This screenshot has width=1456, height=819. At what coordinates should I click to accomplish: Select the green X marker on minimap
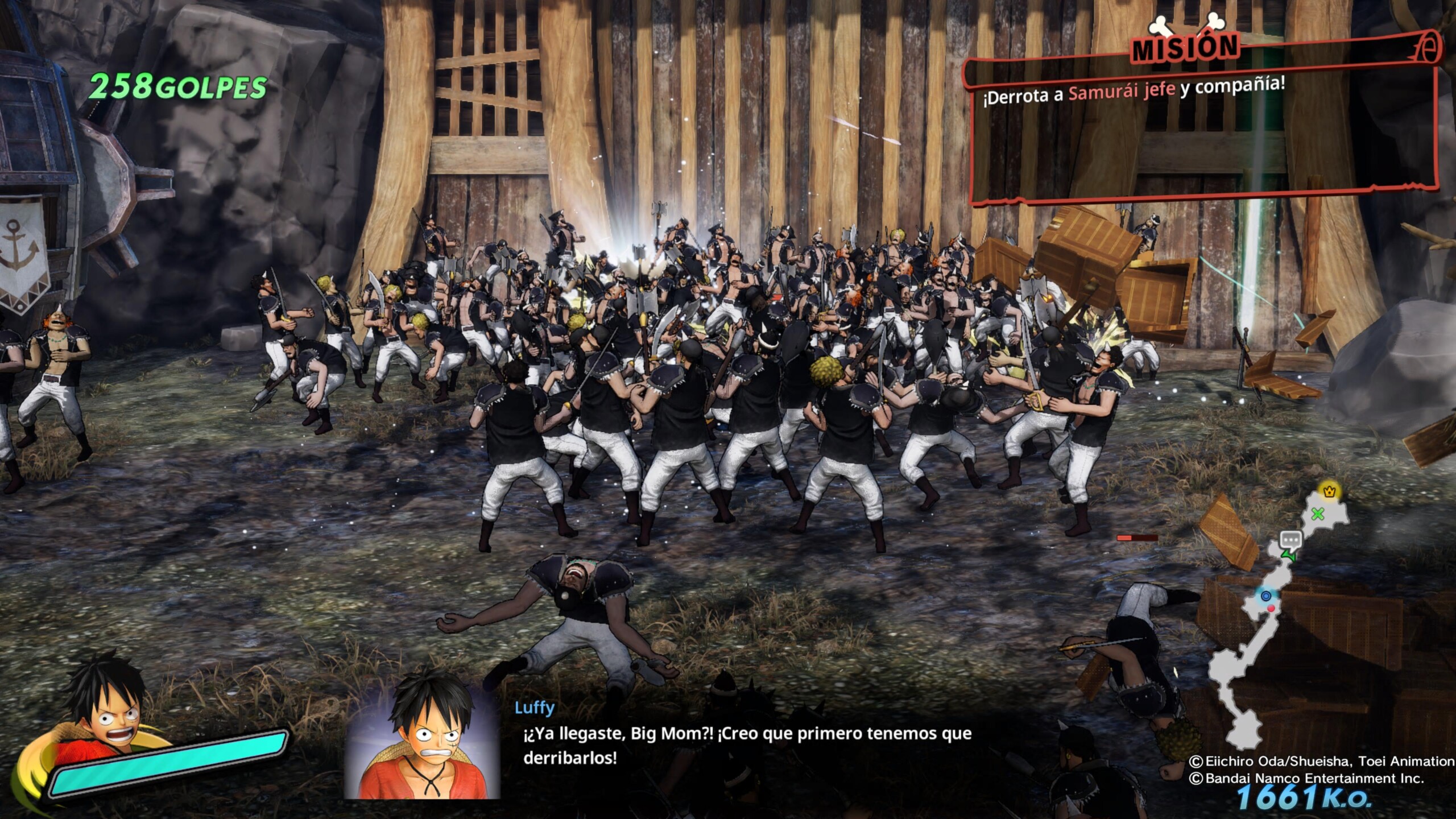(x=1317, y=515)
